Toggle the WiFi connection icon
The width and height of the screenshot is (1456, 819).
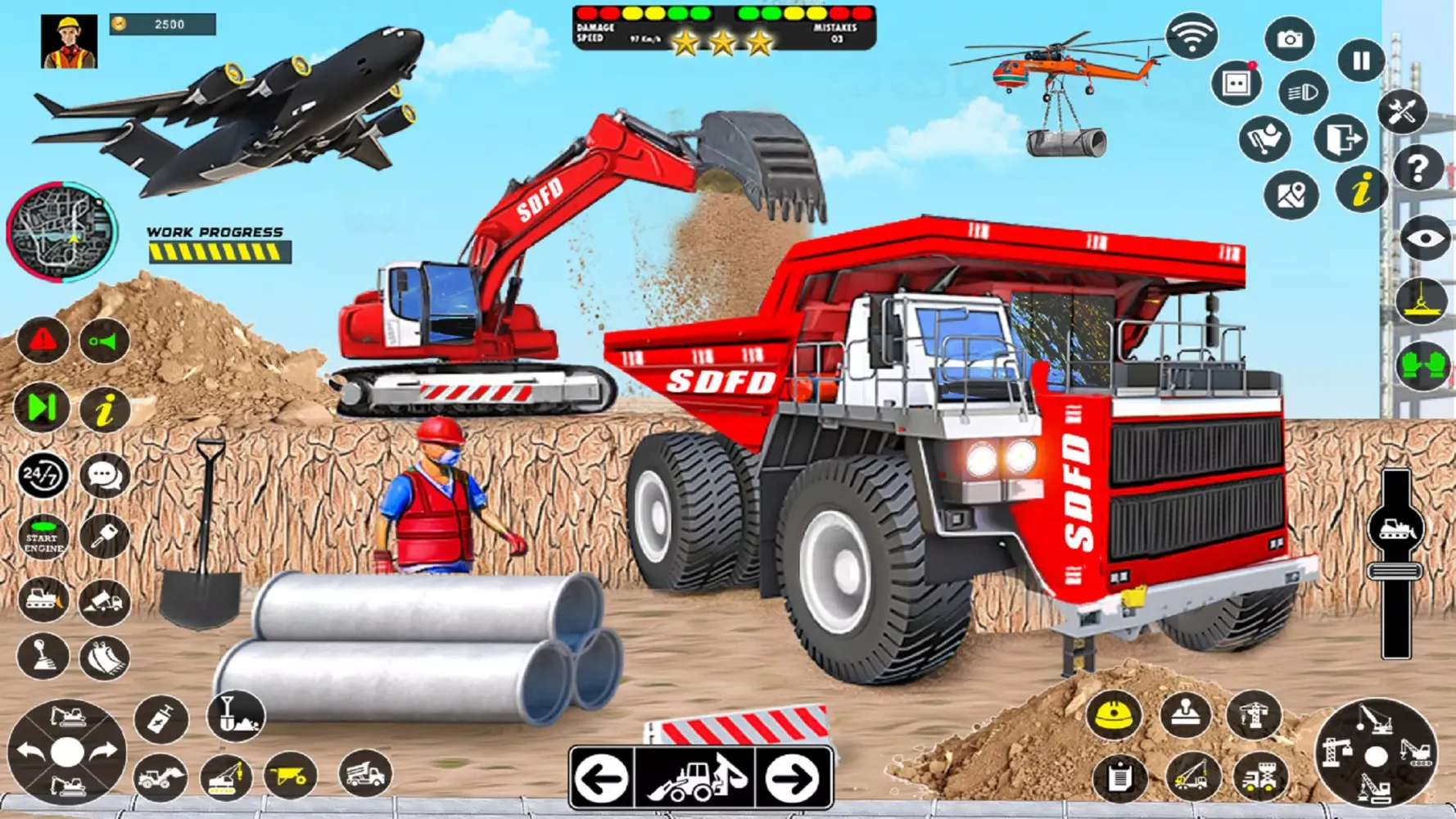coord(1192,36)
